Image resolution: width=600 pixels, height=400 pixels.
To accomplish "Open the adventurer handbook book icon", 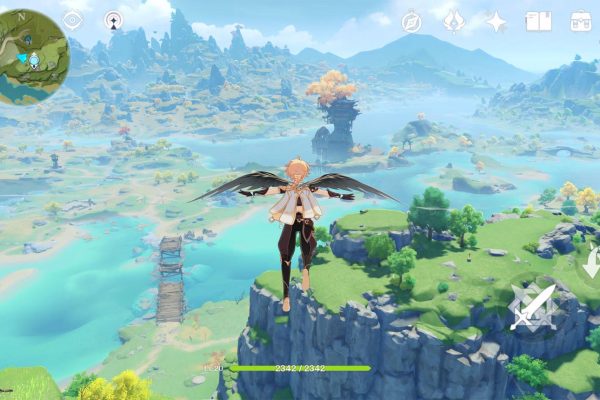I will (539, 21).
